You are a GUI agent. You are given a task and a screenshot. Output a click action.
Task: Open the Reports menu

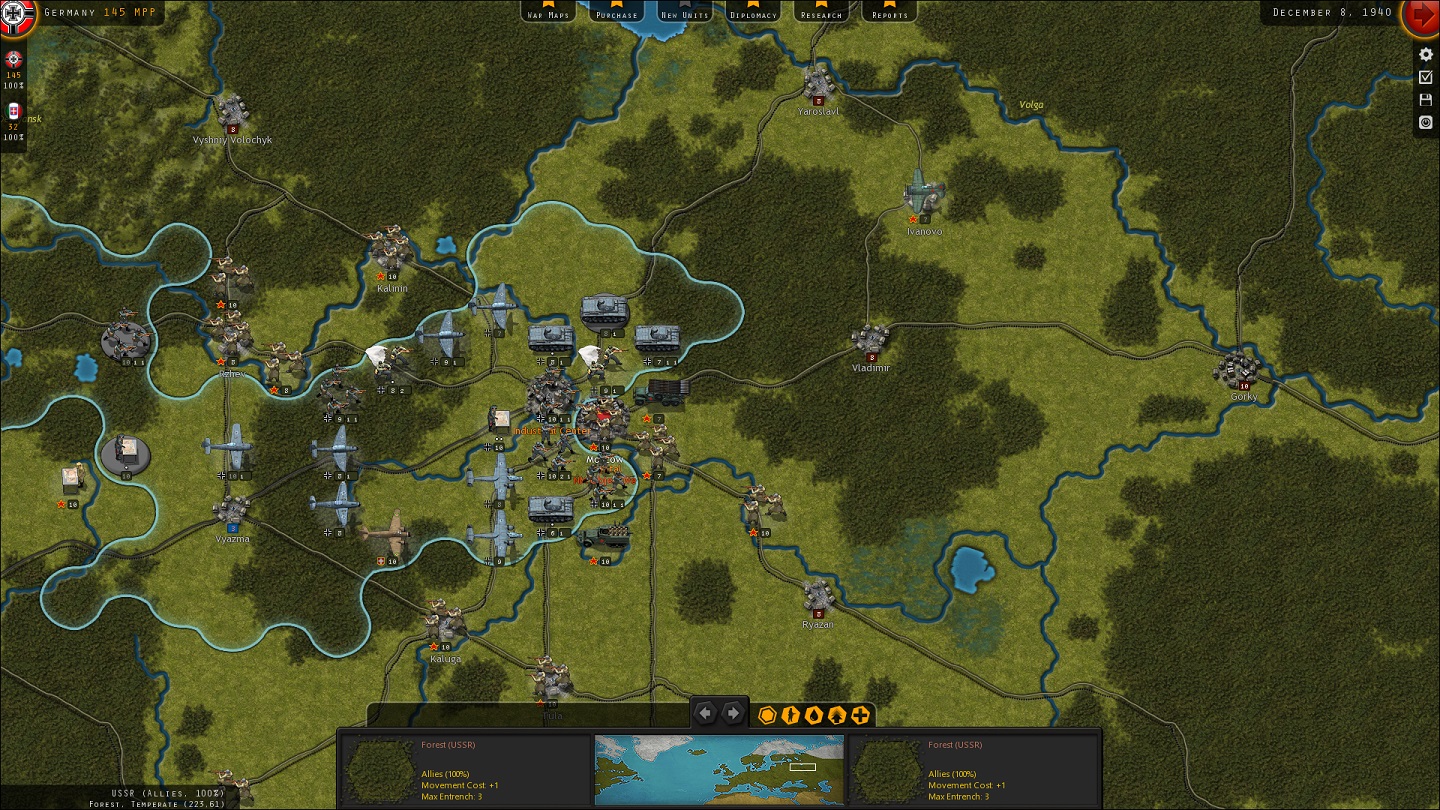888,13
